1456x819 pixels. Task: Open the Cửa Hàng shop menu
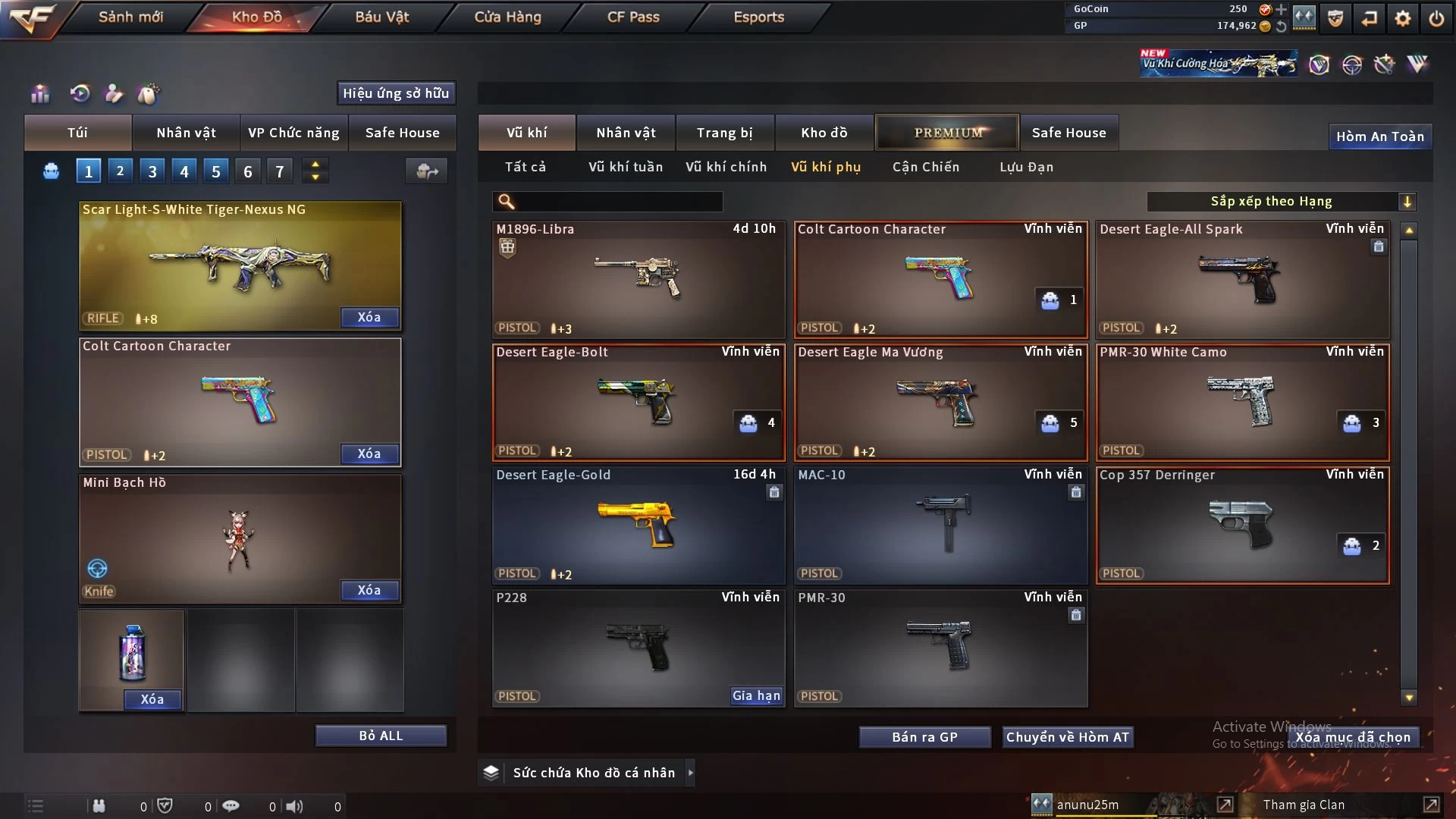(x=507, y=17)
